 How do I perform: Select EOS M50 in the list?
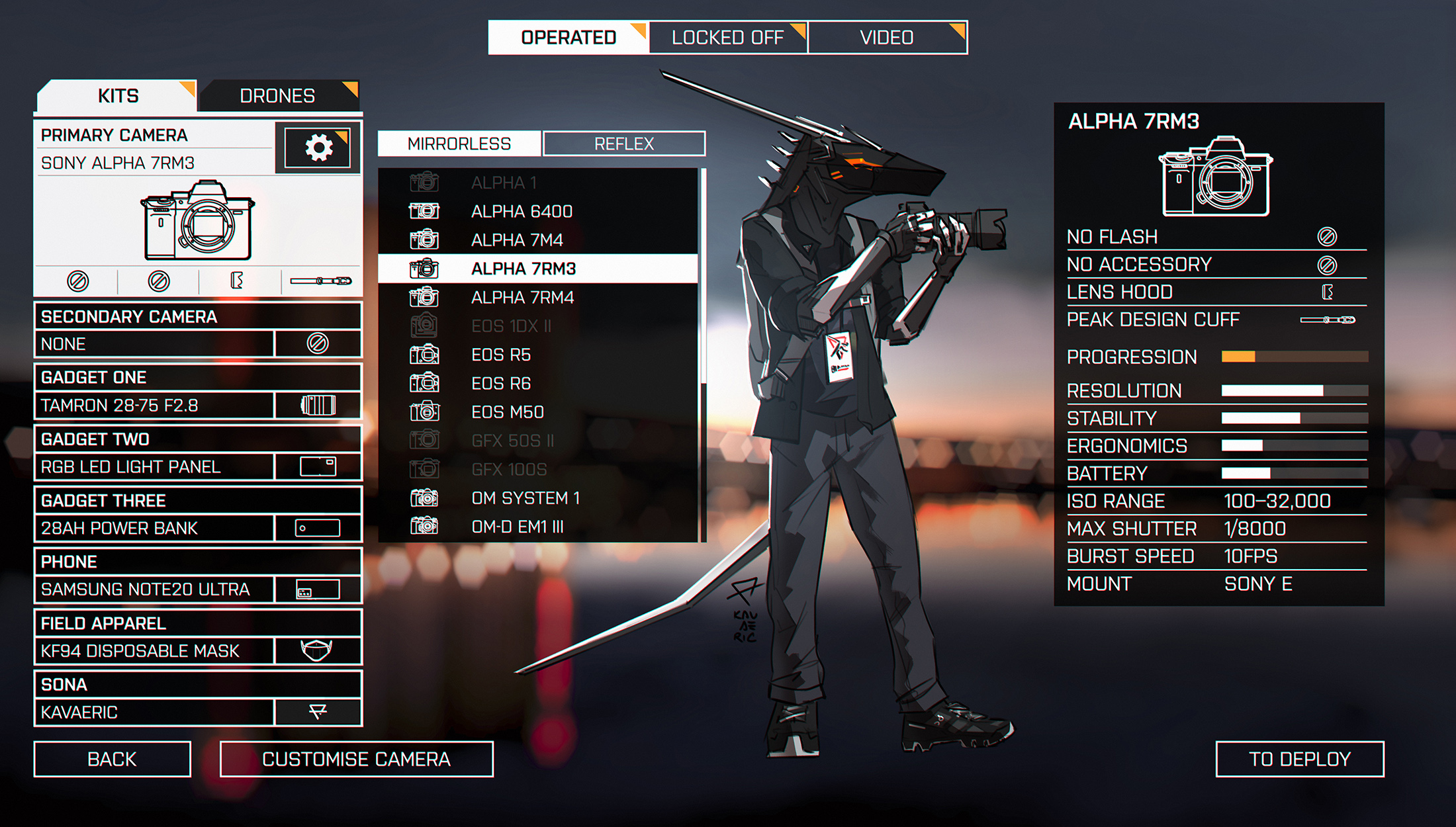[x=508, y=412]
